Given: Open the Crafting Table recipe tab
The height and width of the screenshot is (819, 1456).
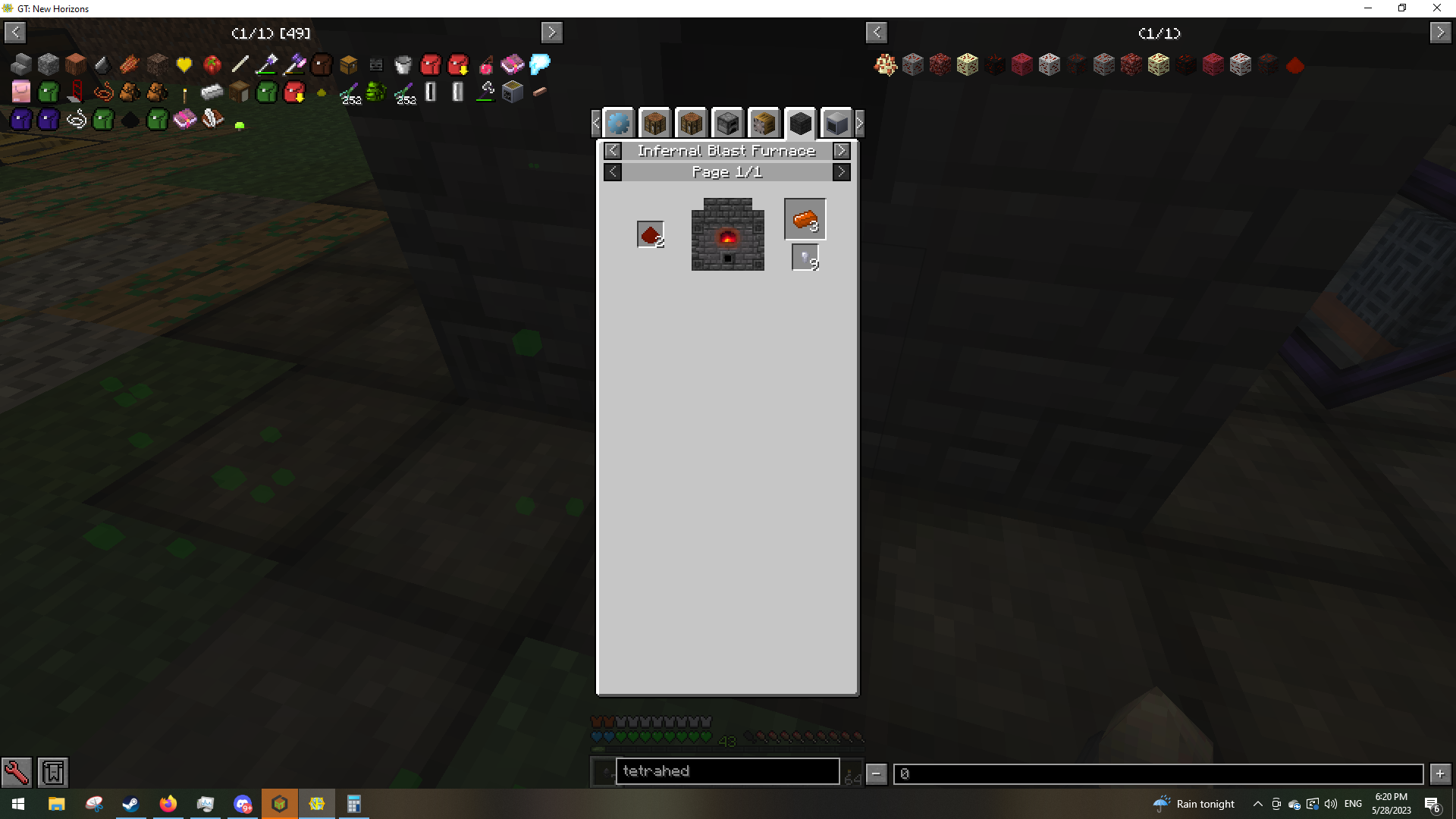Looking at the screenshot, I should coord(655,122).
